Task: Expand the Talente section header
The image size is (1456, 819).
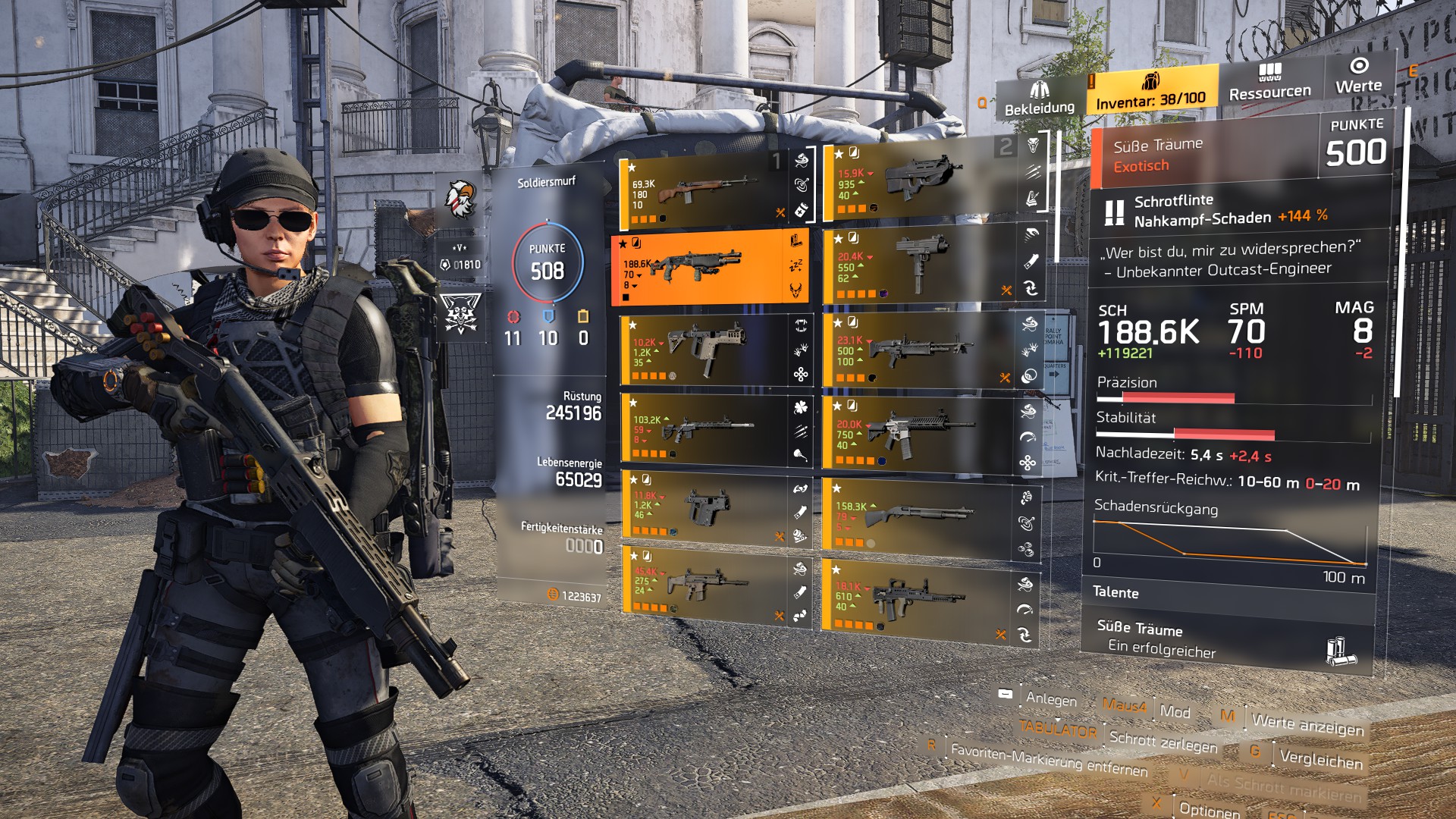Action: [1115, 594]
